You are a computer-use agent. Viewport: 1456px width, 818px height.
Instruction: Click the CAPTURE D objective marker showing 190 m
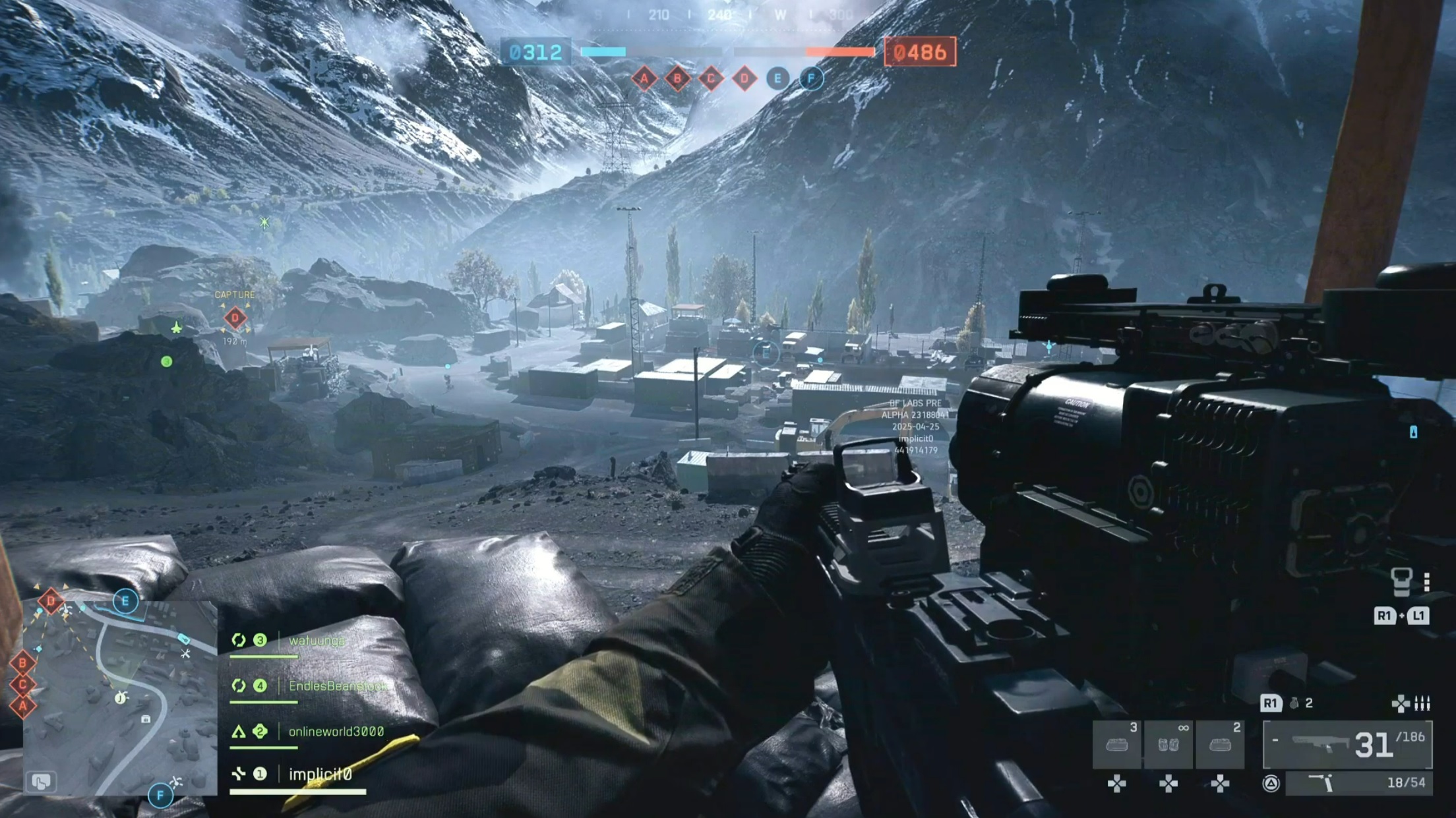pos(235,318)
